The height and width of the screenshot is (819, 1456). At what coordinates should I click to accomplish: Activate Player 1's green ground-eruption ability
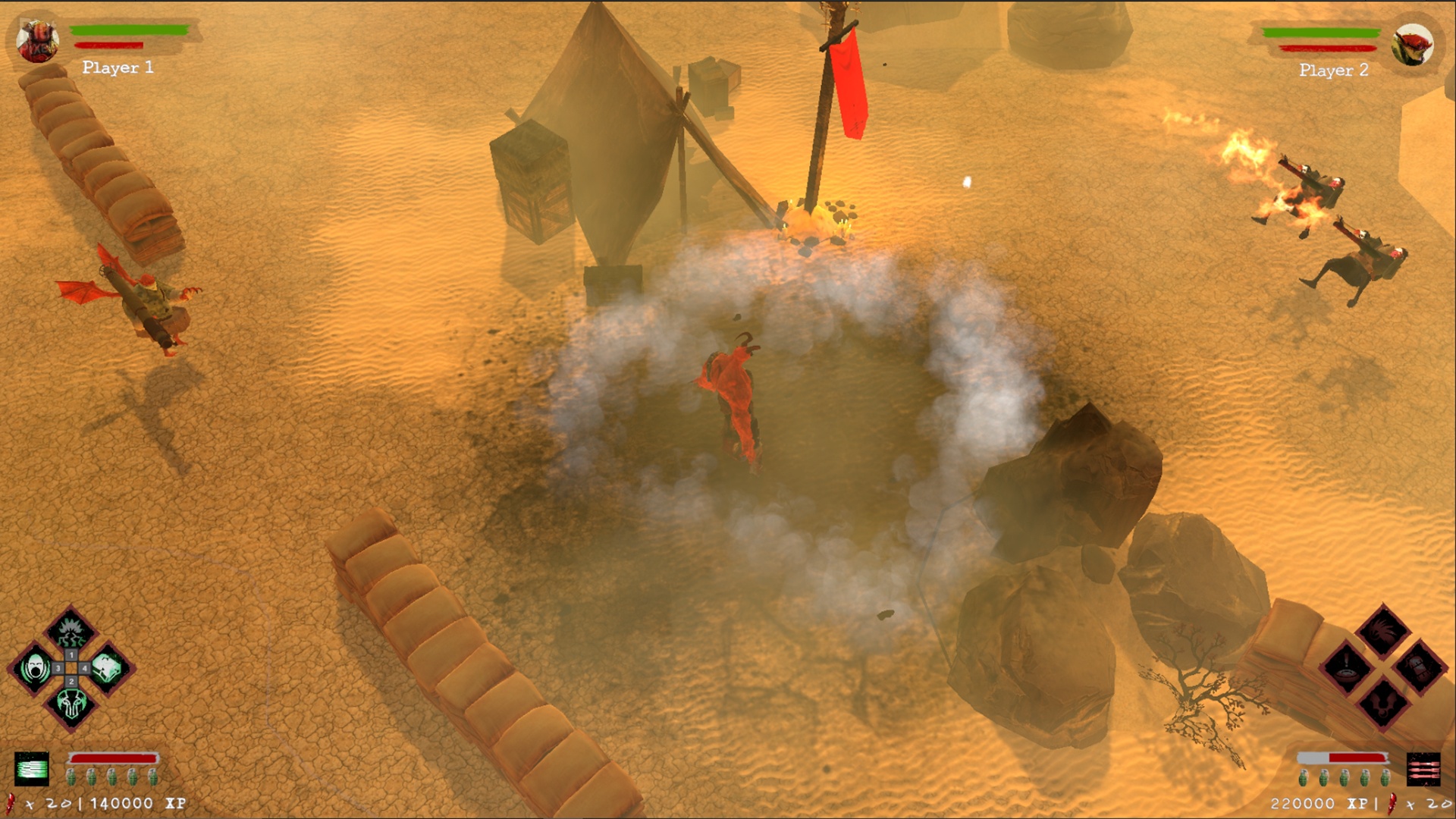coord(71,632)
